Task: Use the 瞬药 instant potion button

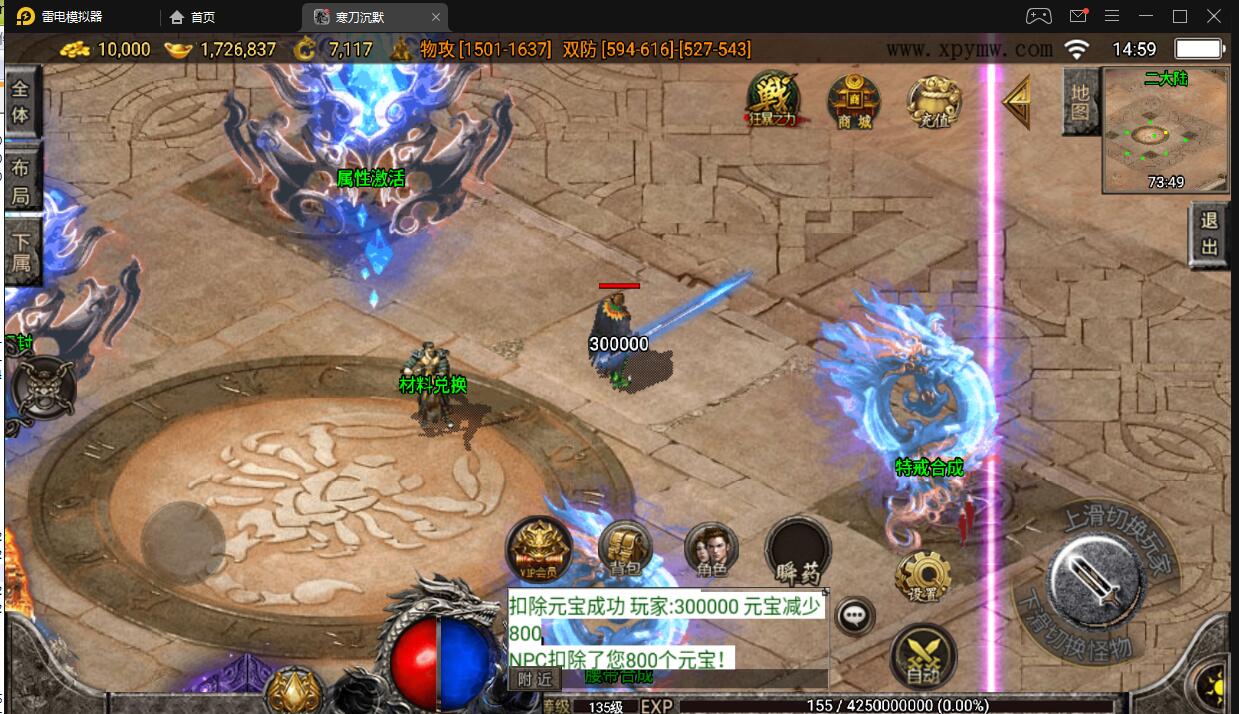Action: pyautogui.click(x=797, y=552)
